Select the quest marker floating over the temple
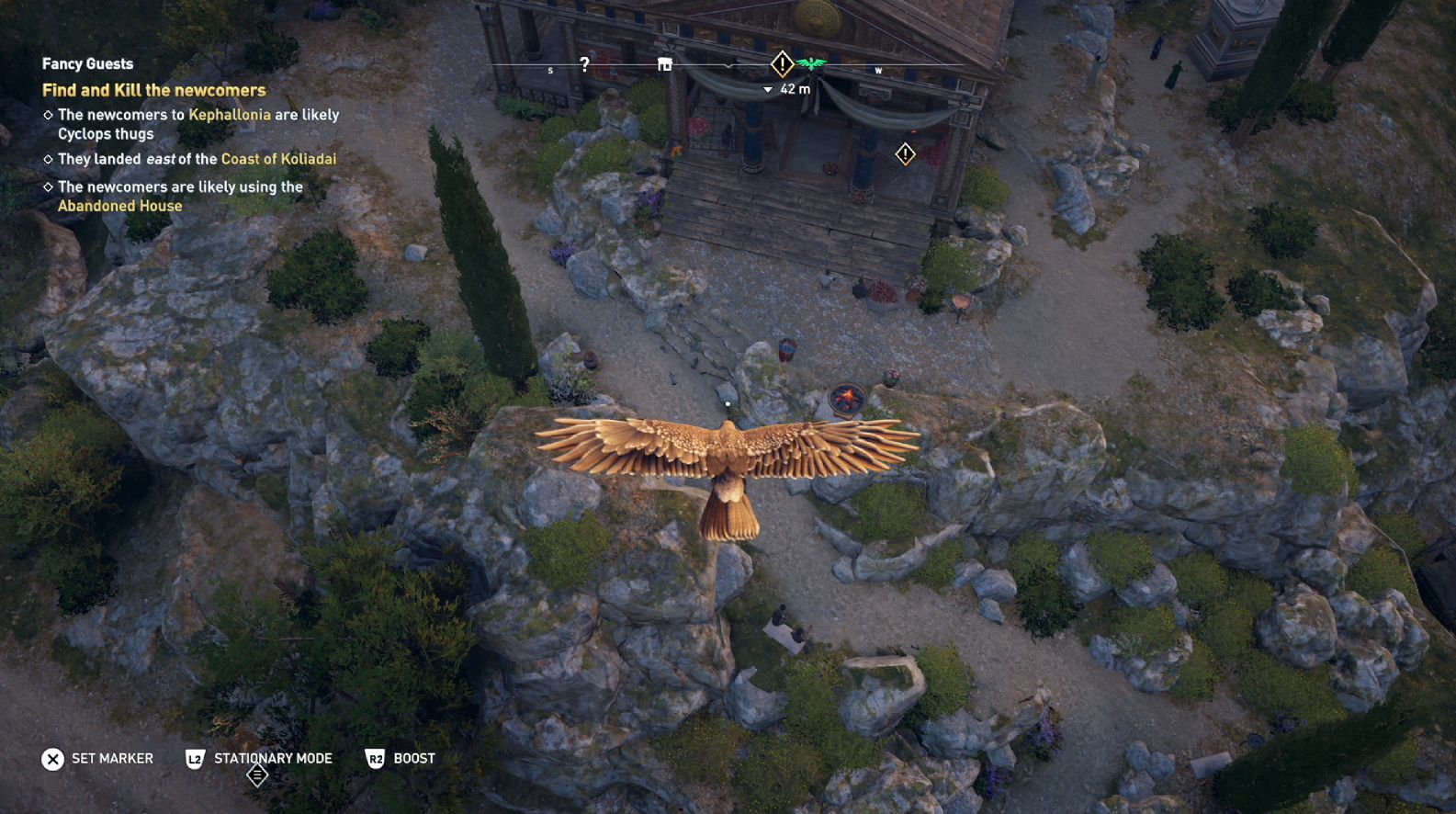 pos(906,154)
